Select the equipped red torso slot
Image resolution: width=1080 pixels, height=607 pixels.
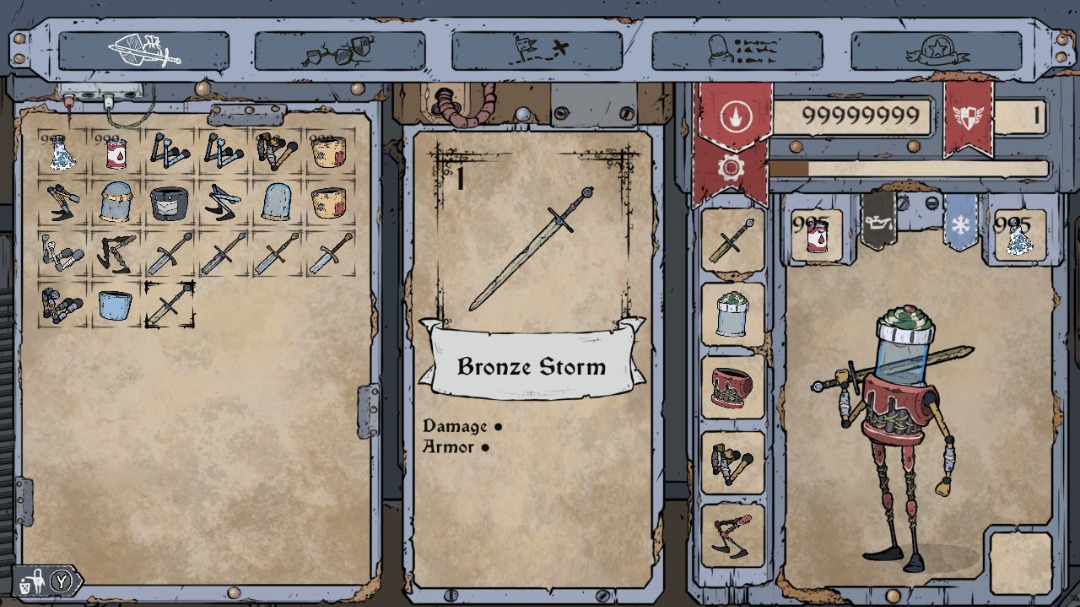pos(733,388)
